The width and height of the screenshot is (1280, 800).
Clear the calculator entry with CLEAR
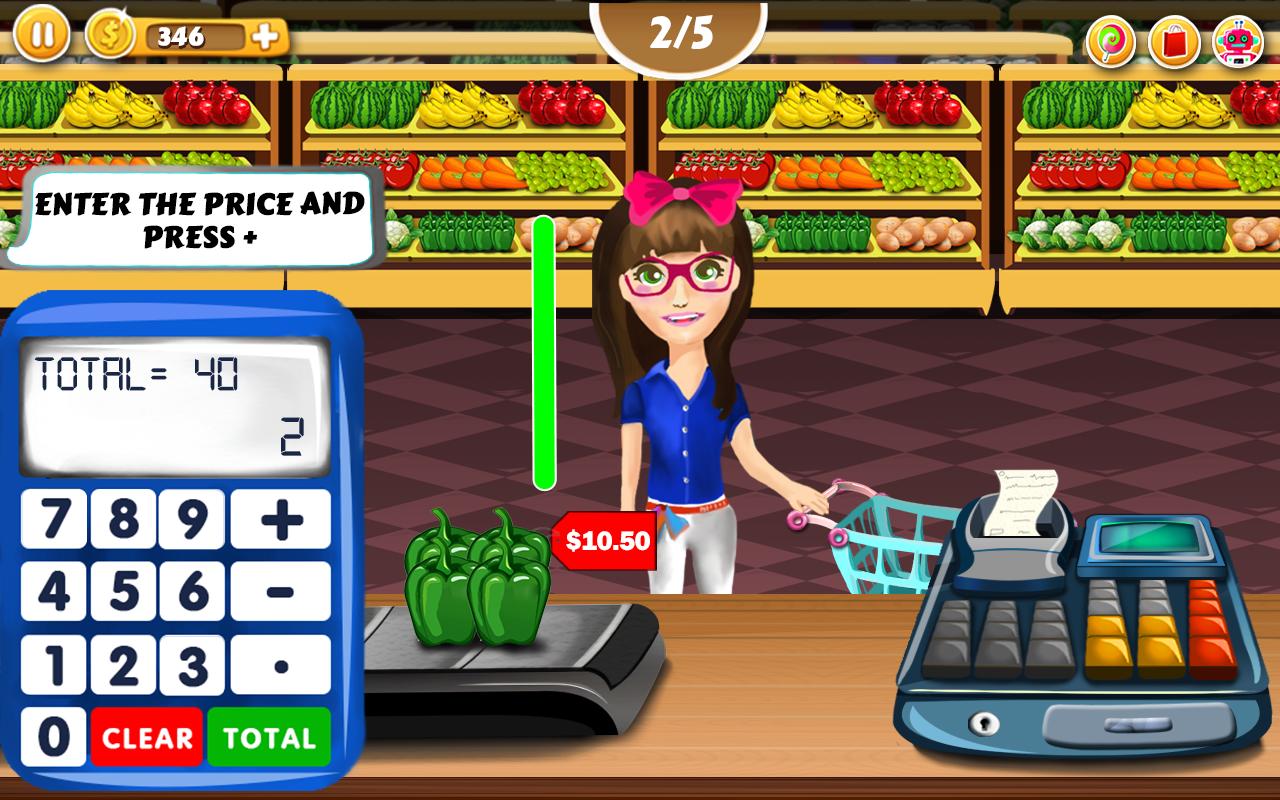click(x=147, y=737)
